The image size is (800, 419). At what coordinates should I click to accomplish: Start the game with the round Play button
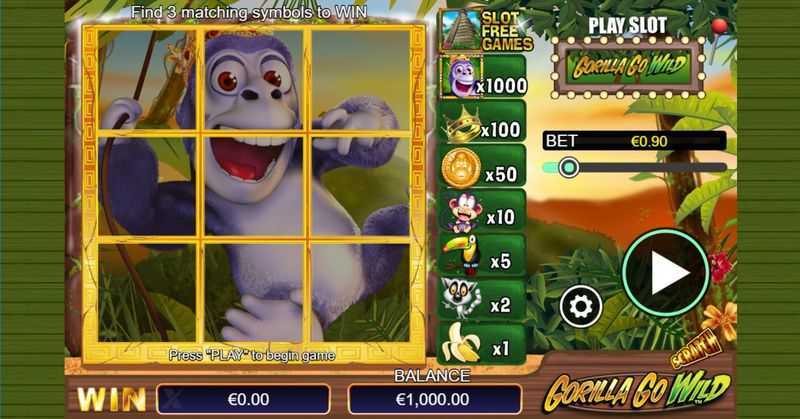click(665, 274)
